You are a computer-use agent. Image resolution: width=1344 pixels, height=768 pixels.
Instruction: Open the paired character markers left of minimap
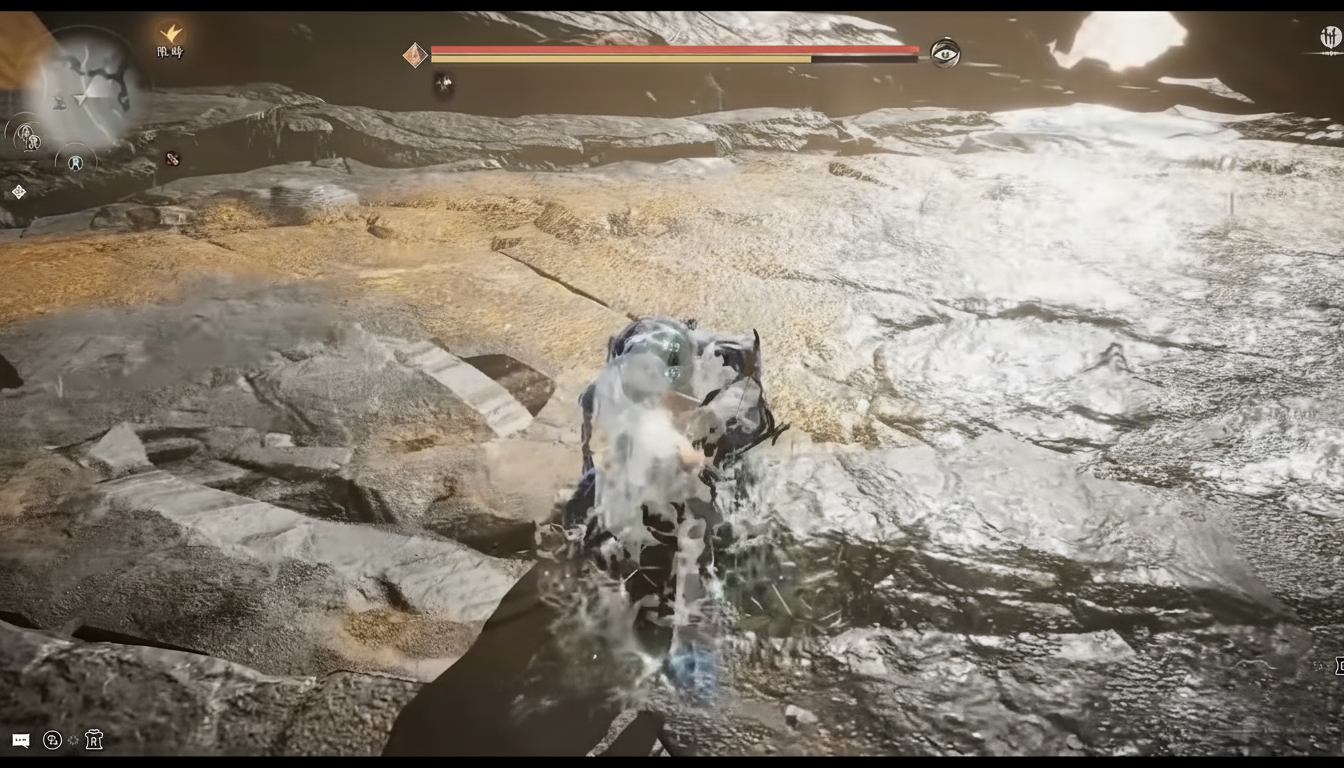pyautogui.click(x=28, y=136)
